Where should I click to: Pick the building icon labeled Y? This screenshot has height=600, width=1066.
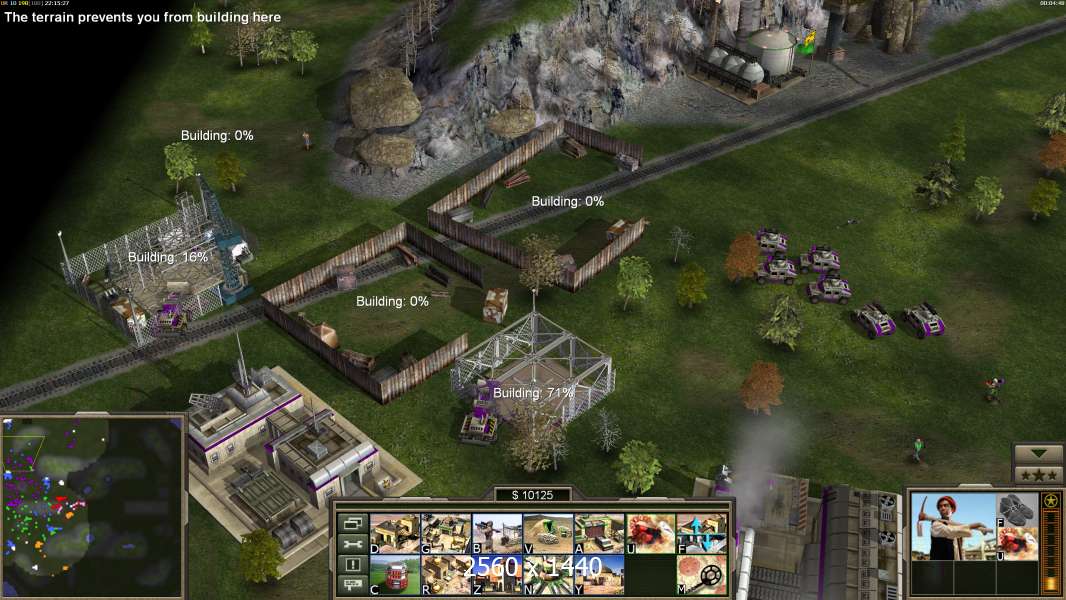coord(599,574)
